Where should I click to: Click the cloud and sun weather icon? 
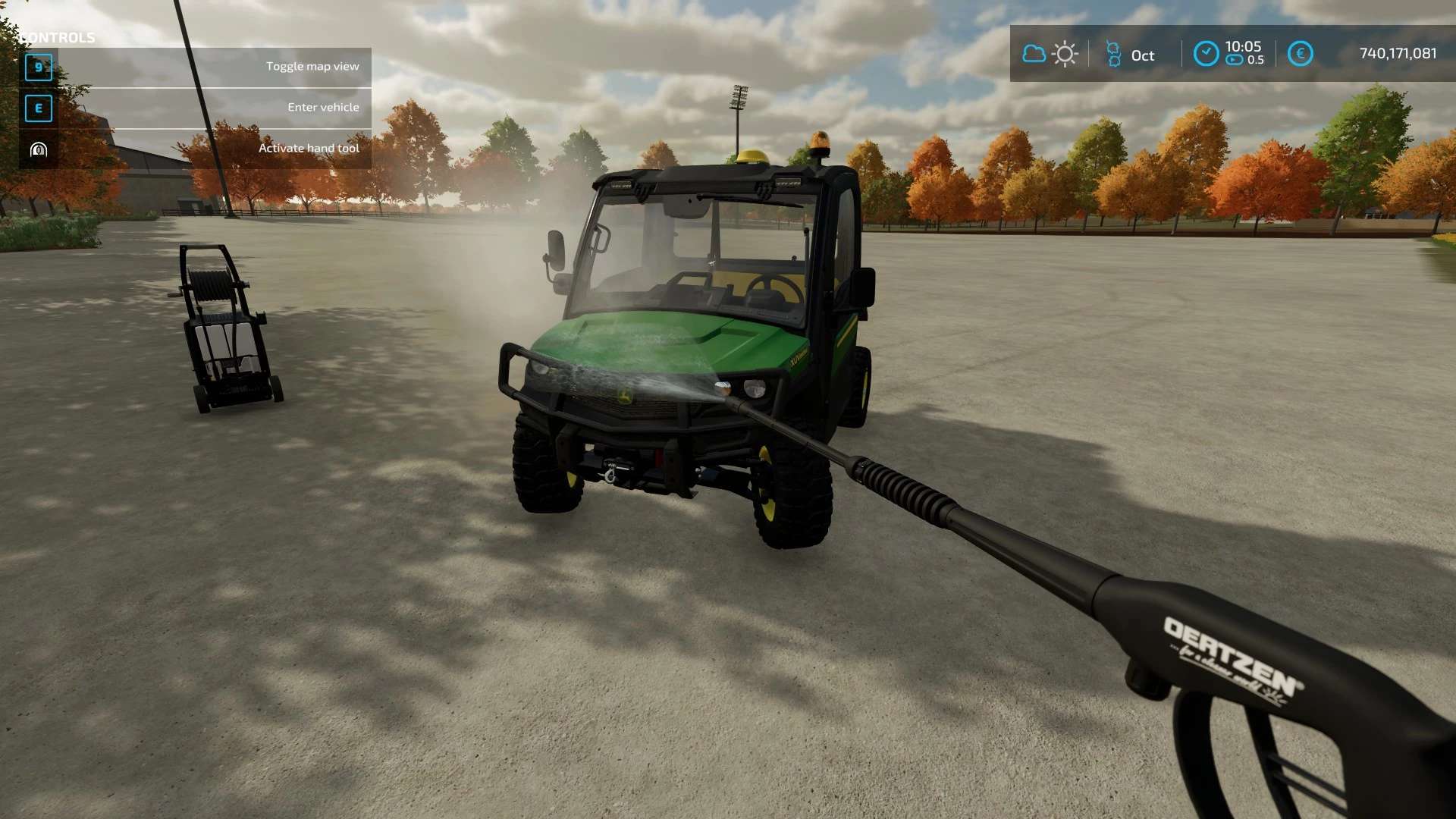click(x=1050, y=54)
